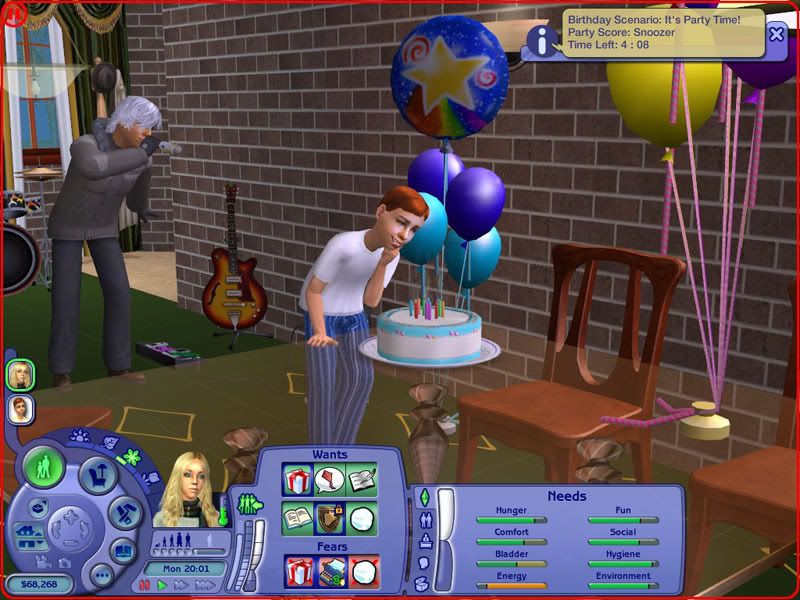Click the typewriter fear icon

click(332, 572)
